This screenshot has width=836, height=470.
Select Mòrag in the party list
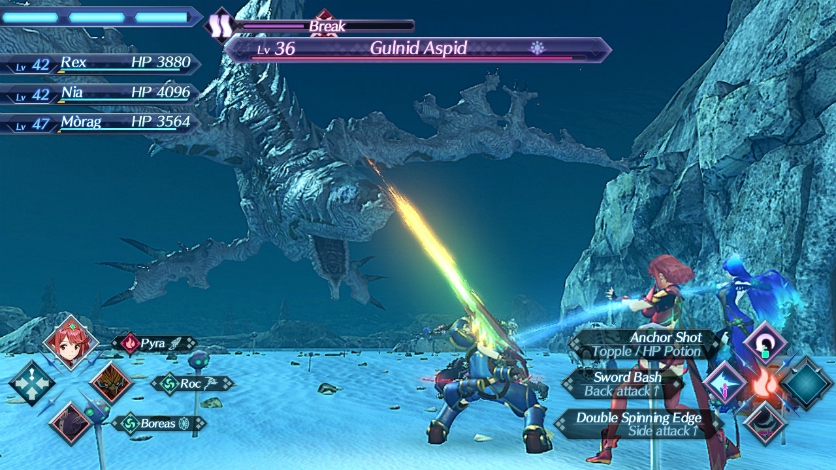100,123
